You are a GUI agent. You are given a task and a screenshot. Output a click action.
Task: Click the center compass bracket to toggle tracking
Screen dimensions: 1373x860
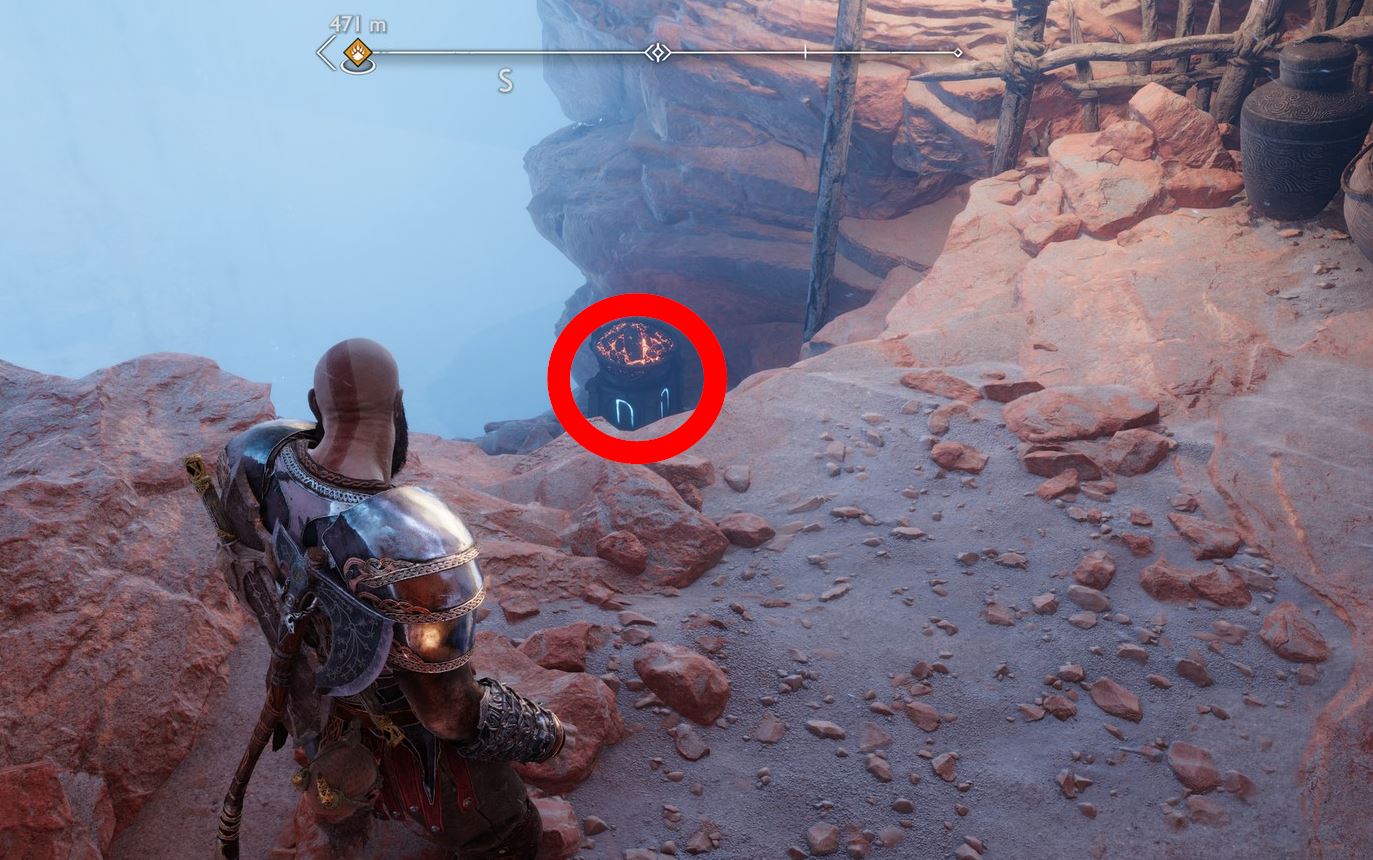[658, 52]
